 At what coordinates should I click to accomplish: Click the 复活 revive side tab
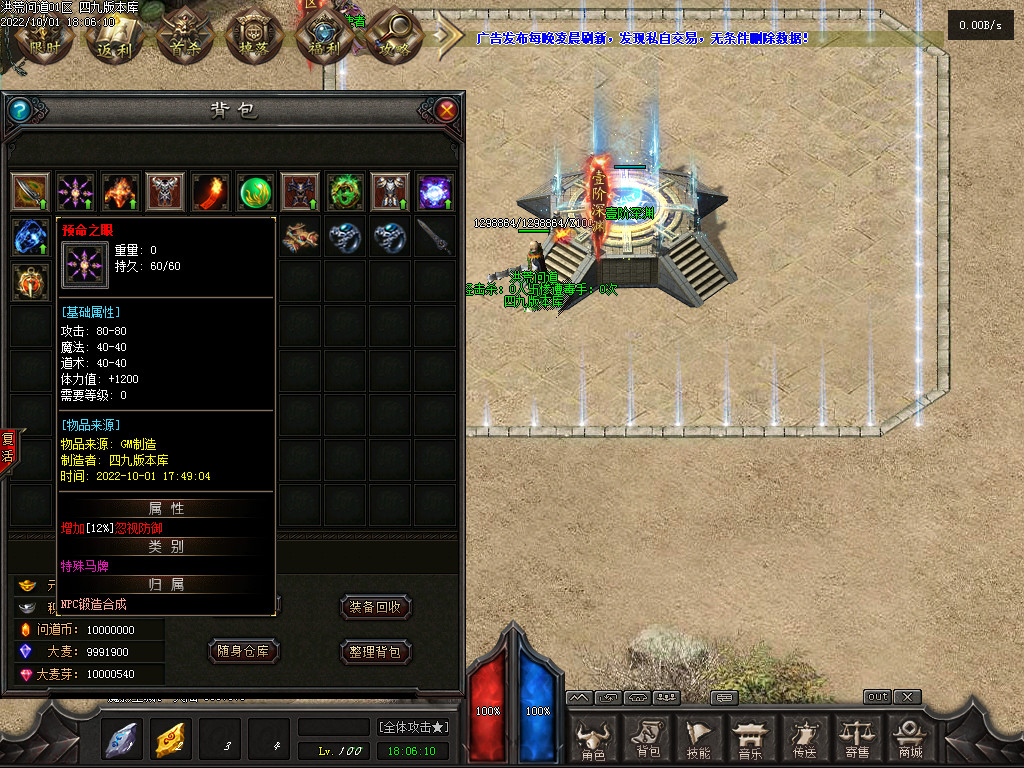[8, 447]
